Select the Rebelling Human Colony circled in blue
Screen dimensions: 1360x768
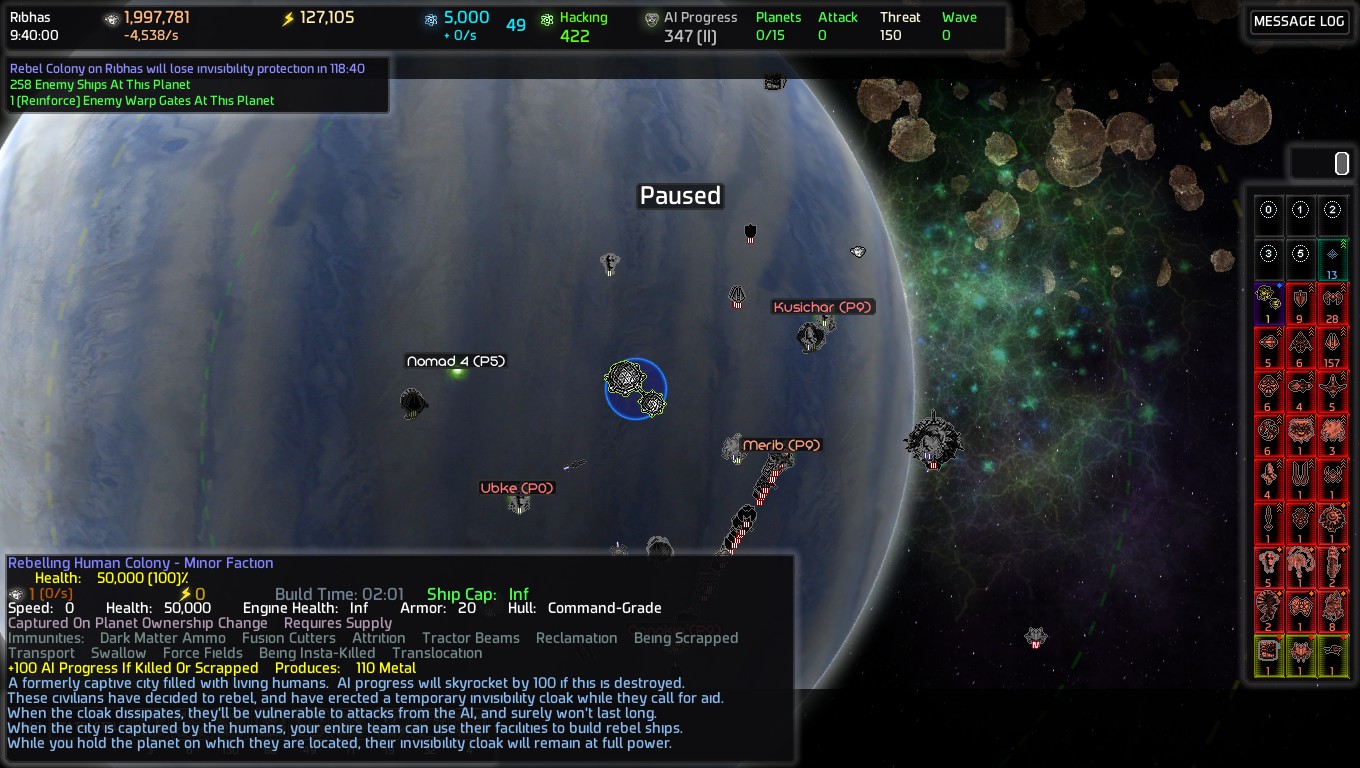tap(635, 388)
